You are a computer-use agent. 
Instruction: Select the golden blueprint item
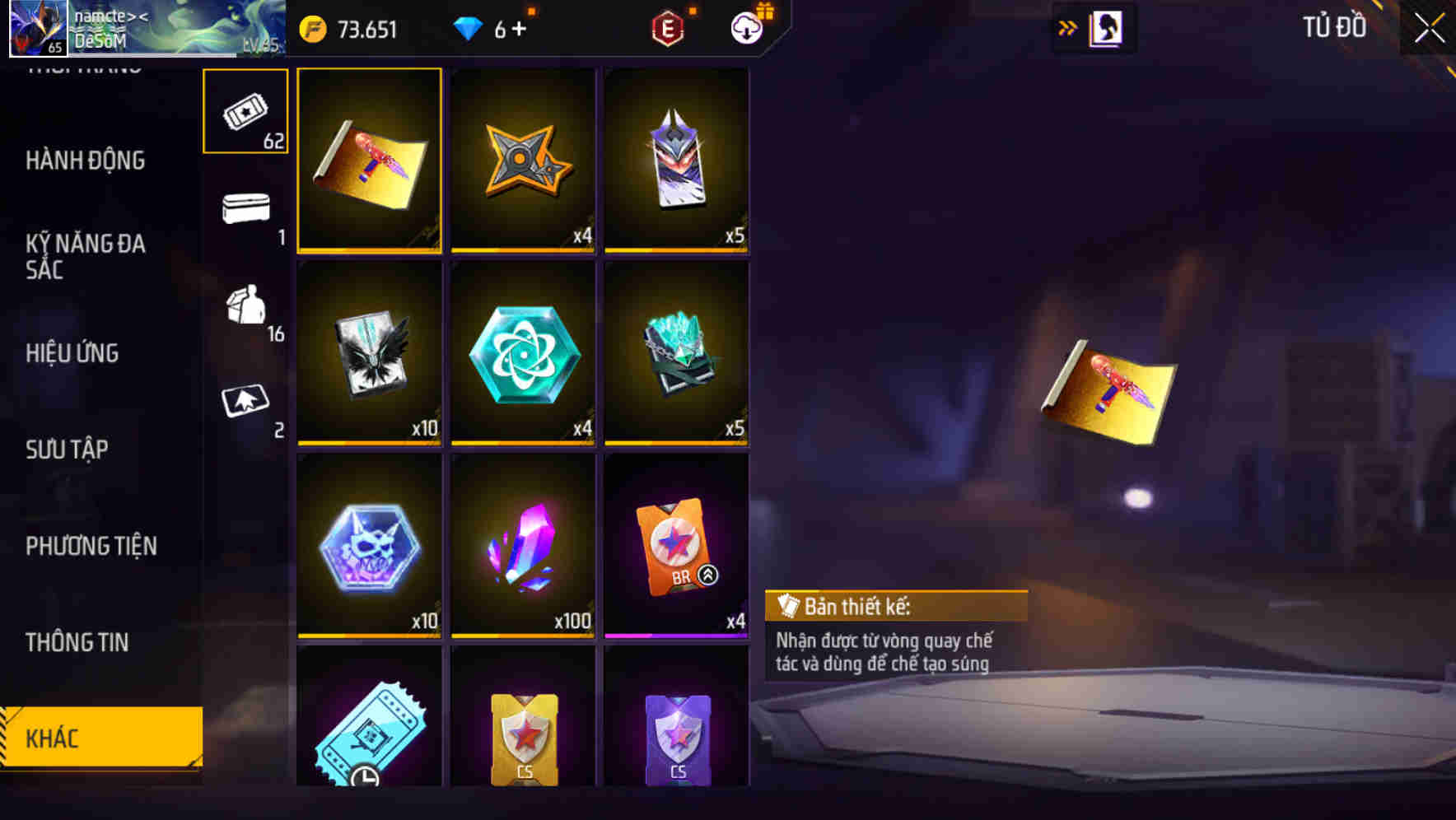click(x=369, y=161)
